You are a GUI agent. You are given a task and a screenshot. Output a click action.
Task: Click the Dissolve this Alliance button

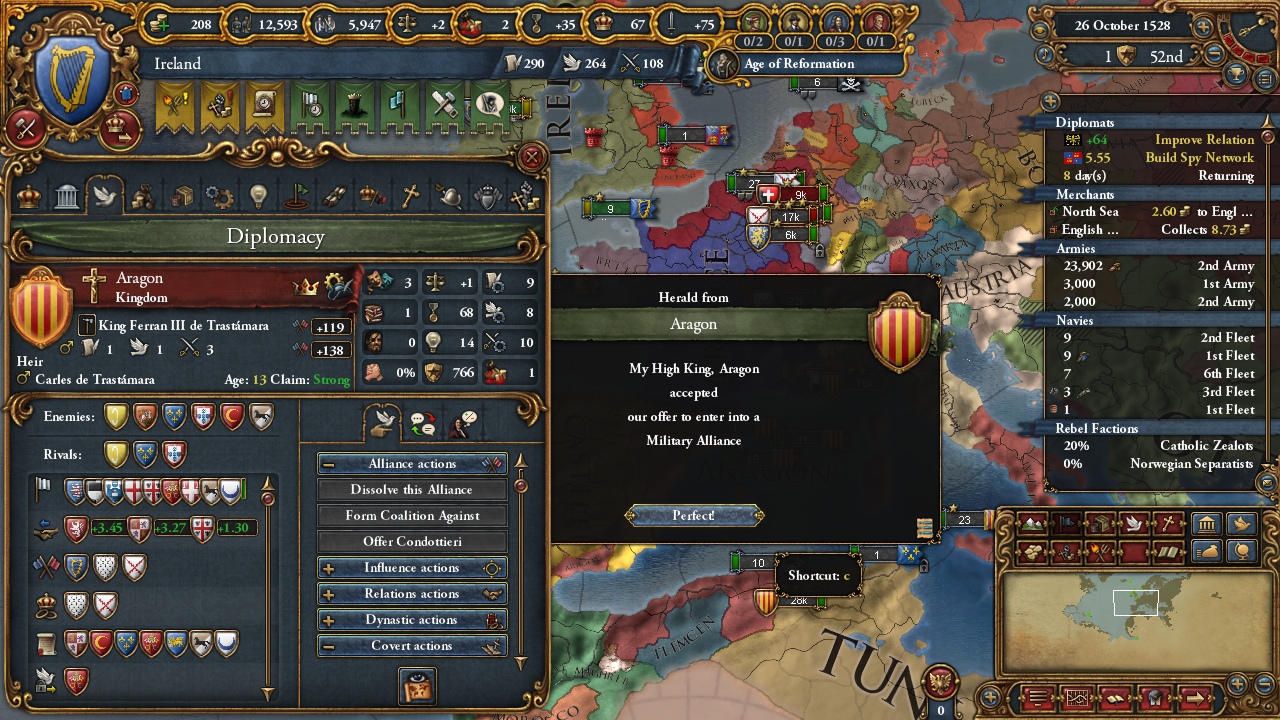(x=411, y=489)
